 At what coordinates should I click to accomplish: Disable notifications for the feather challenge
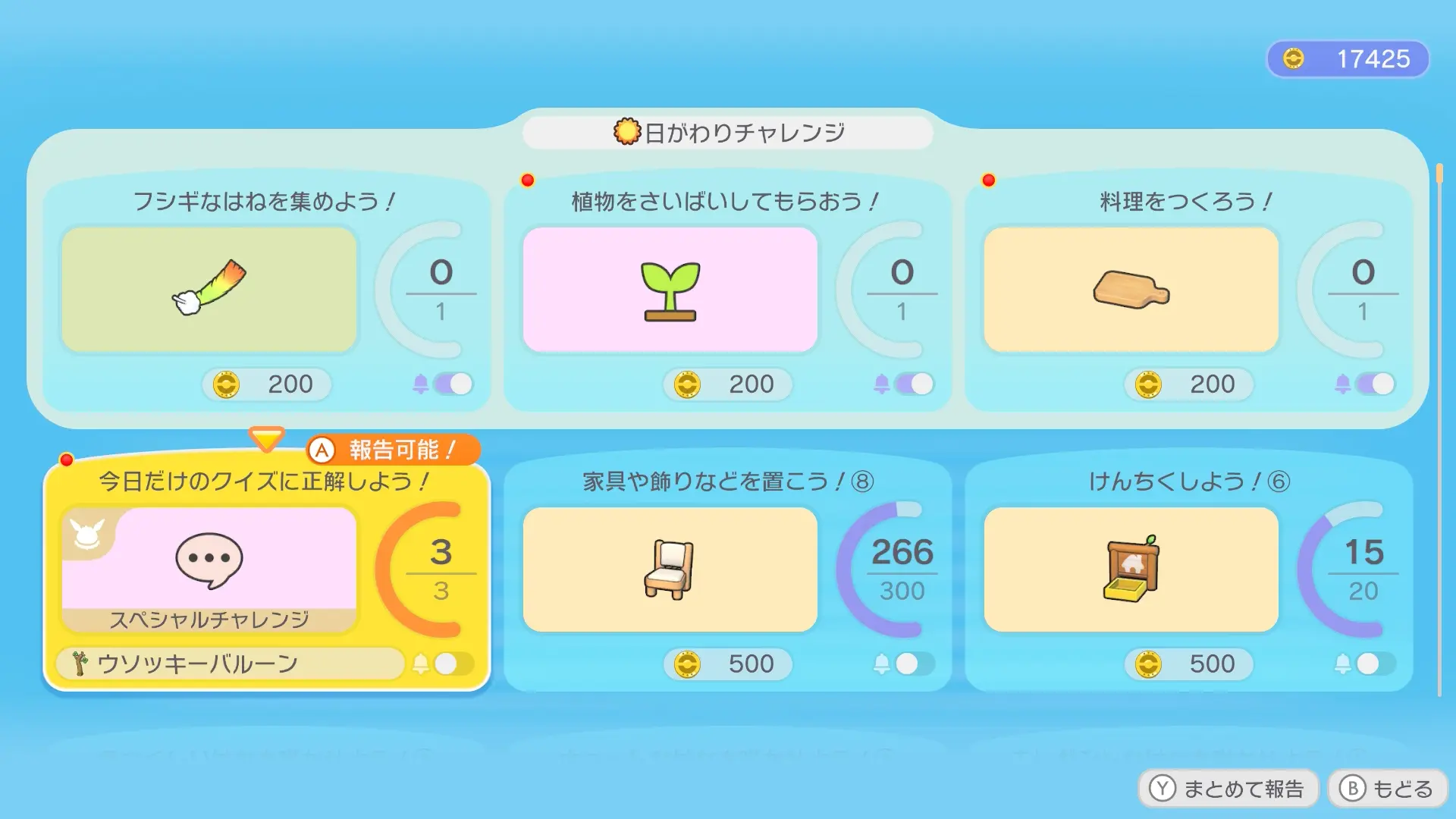pyautogui.click(x=452, y=384)
